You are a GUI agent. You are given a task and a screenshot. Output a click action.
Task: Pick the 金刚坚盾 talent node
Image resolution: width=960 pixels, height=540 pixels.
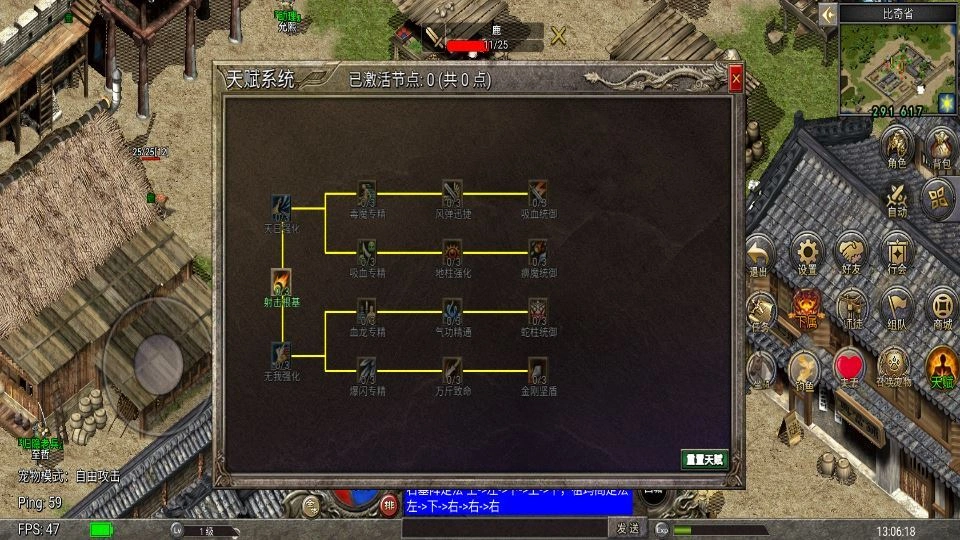[538, 370]
